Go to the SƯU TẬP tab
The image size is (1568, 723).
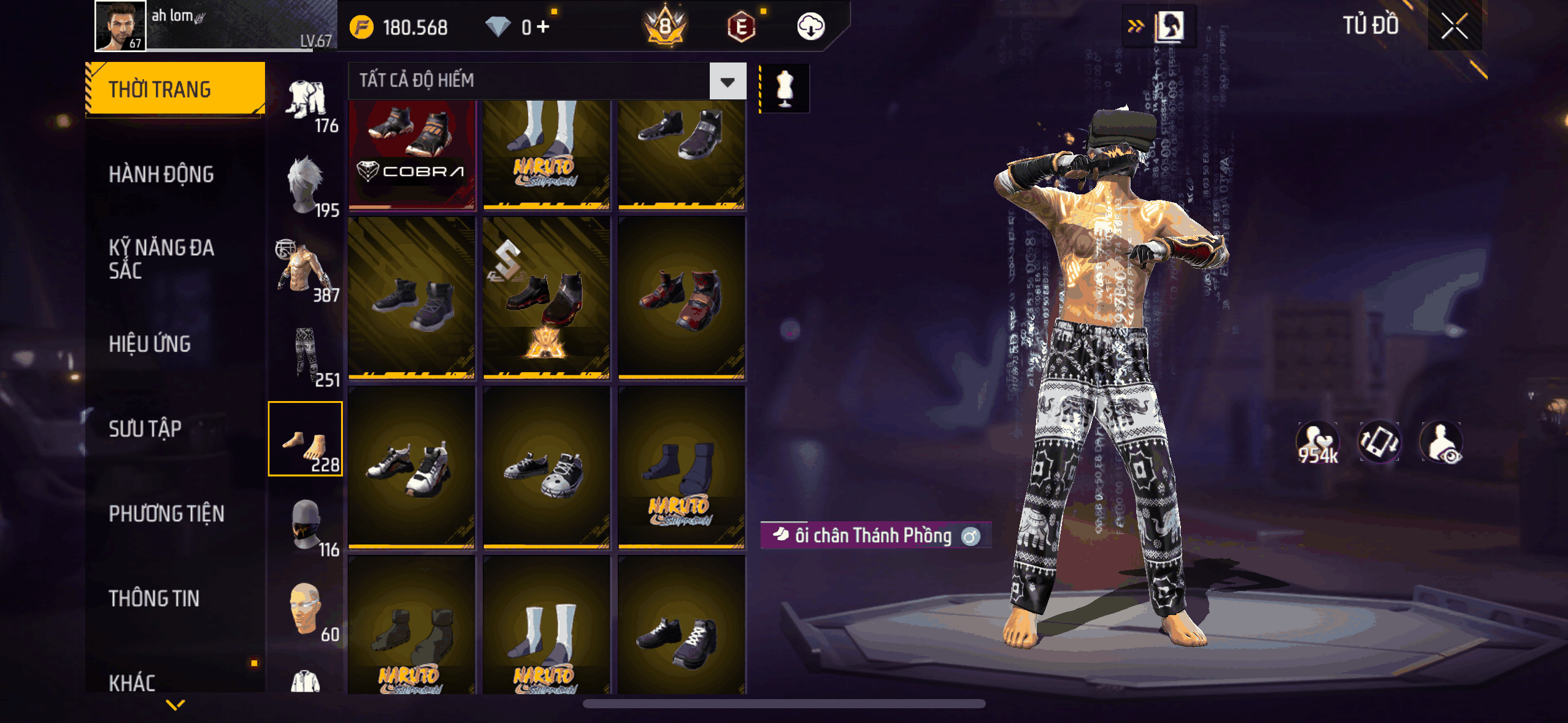pyautogui.click(x=145, y=429)
